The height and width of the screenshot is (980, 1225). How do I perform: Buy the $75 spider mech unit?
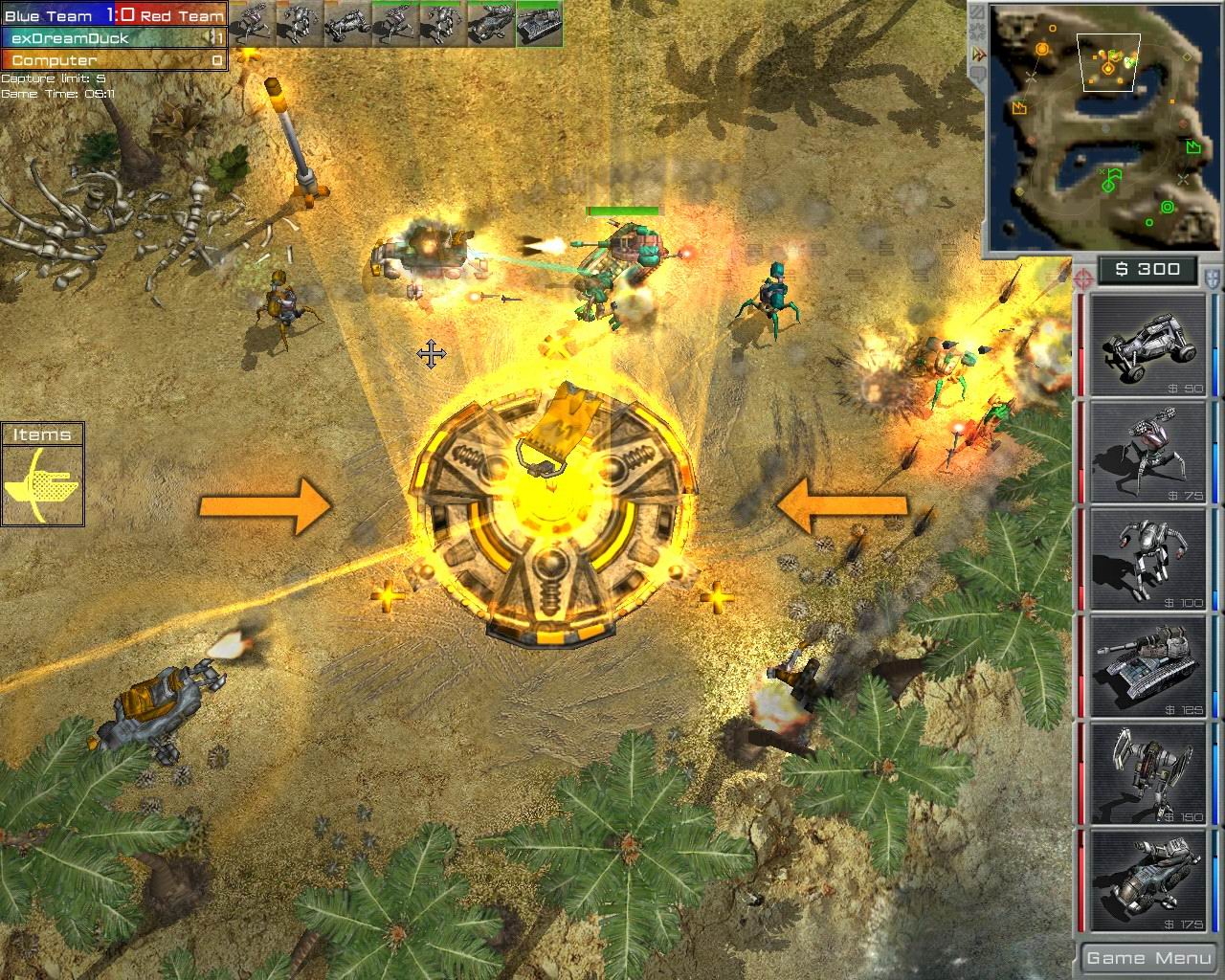pyautogui.click(x=1144, y=450)
